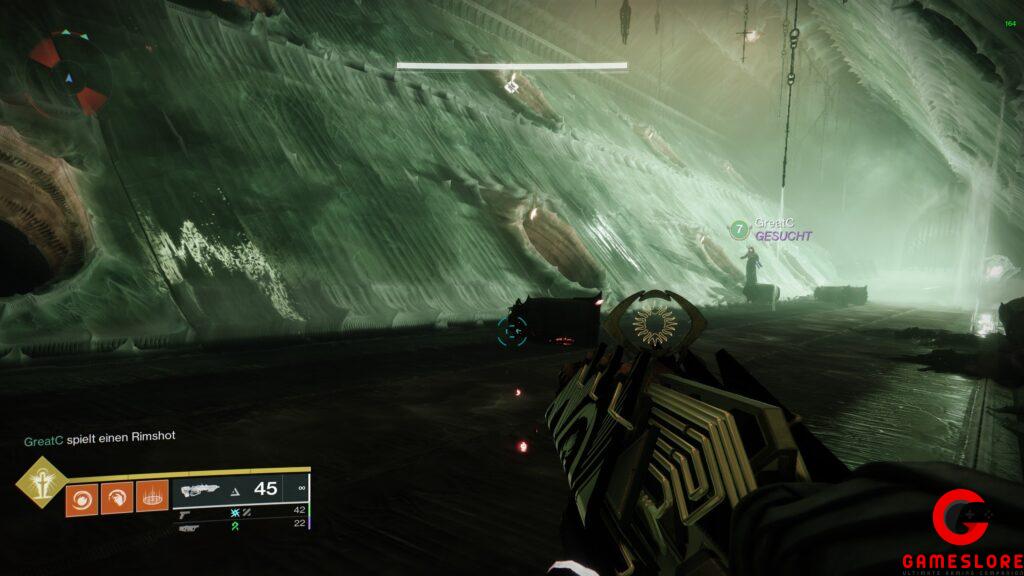This screenshot has width=1024, height=576.
Task: Select the white objective waypoint marker
Action: (x=511, y=86)
